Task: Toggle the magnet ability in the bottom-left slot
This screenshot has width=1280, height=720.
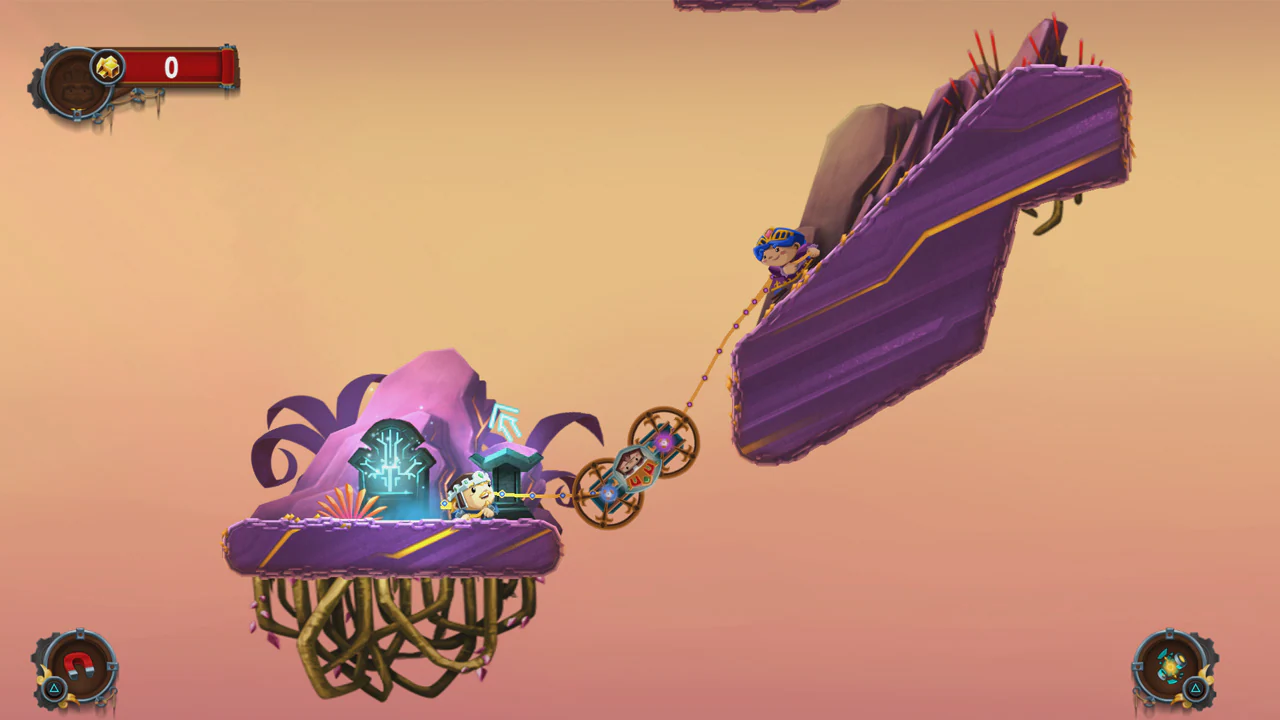Action: pos(78,663)
